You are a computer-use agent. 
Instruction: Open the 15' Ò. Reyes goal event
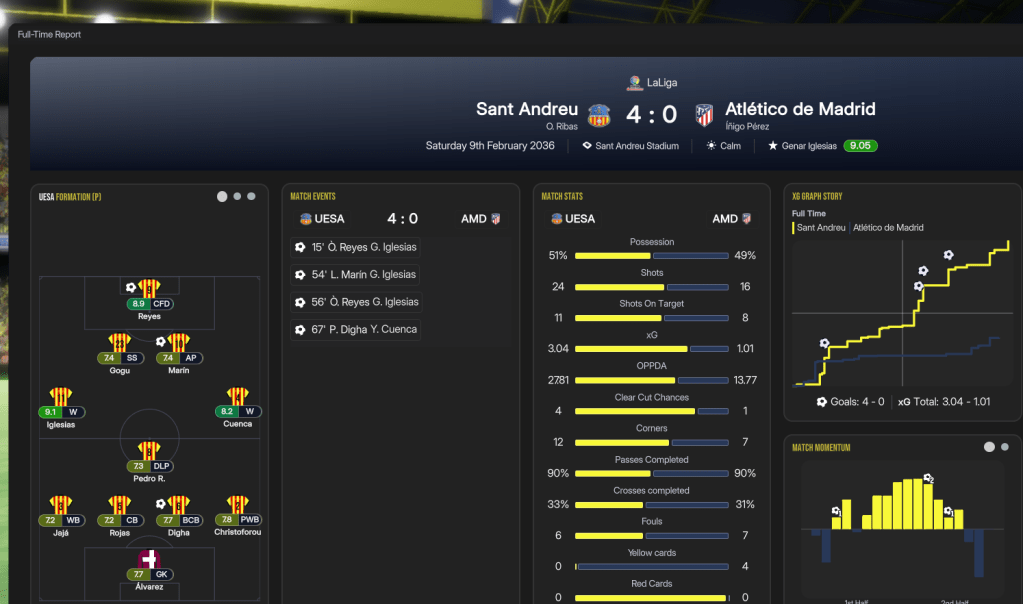[x=356, y=247]
